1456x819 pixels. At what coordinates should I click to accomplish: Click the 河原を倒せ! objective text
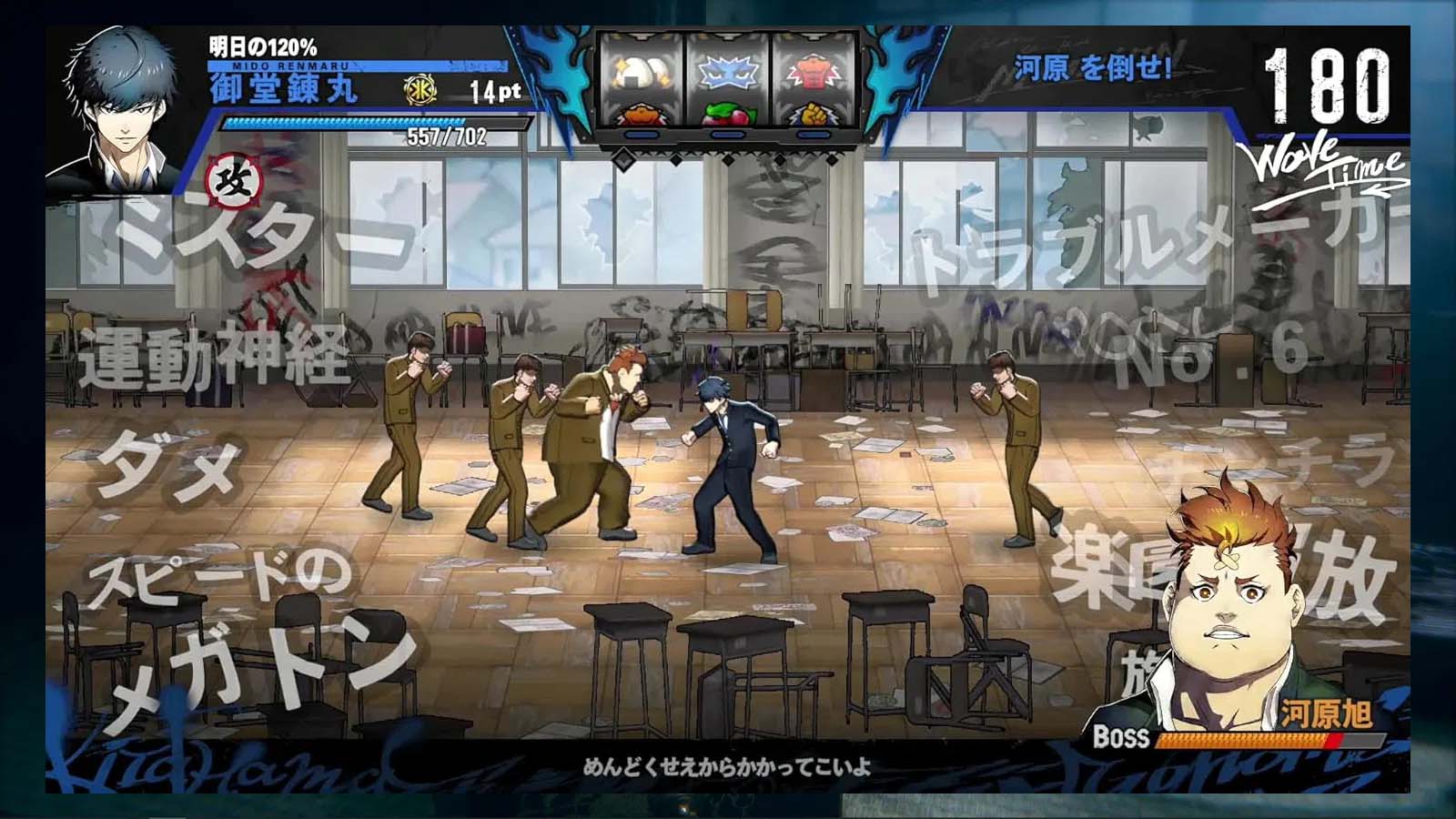[1092, 67]
